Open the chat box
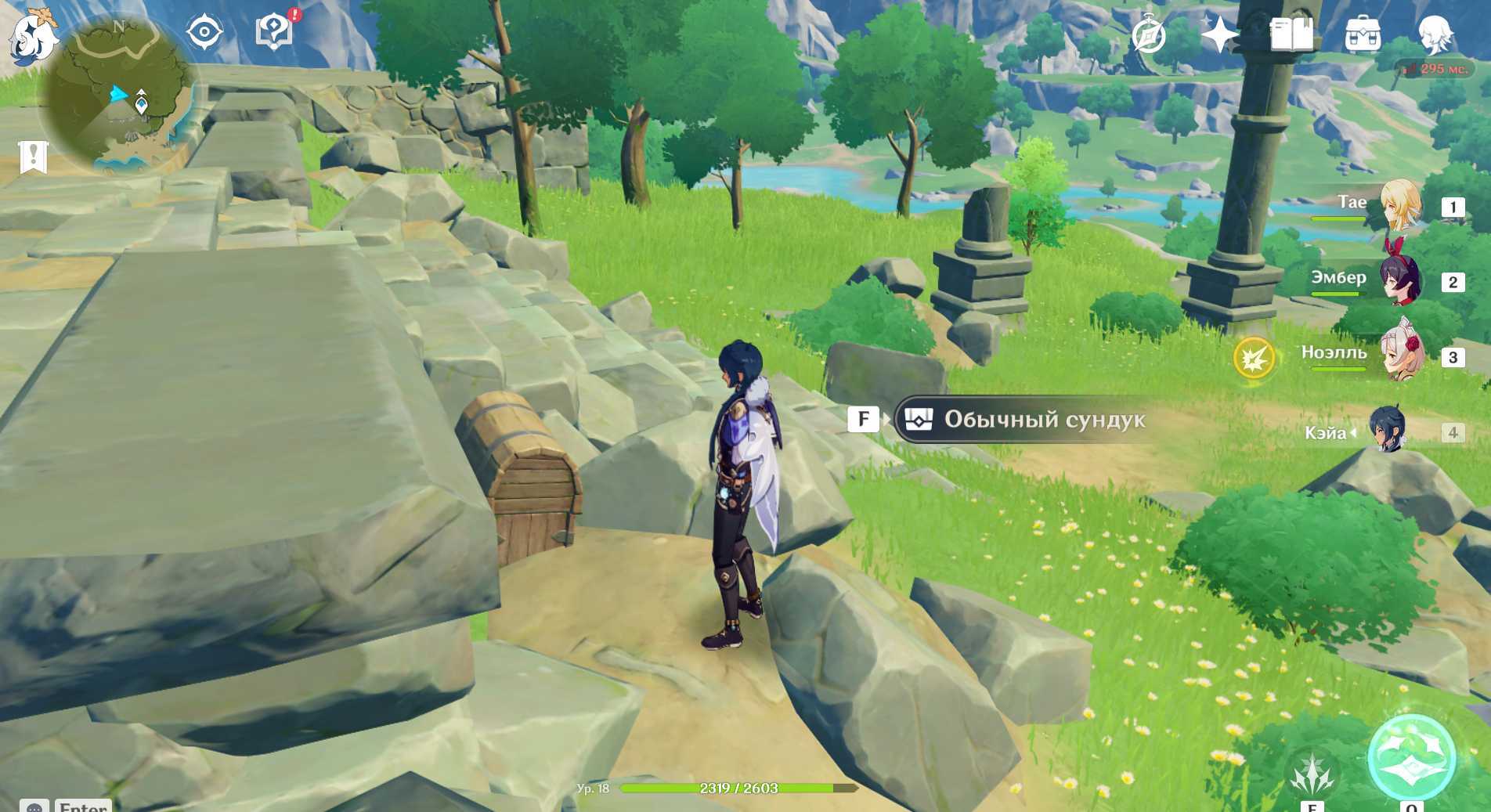The height and width of the screenshot is (812, 1491). [x=34, y=806]
